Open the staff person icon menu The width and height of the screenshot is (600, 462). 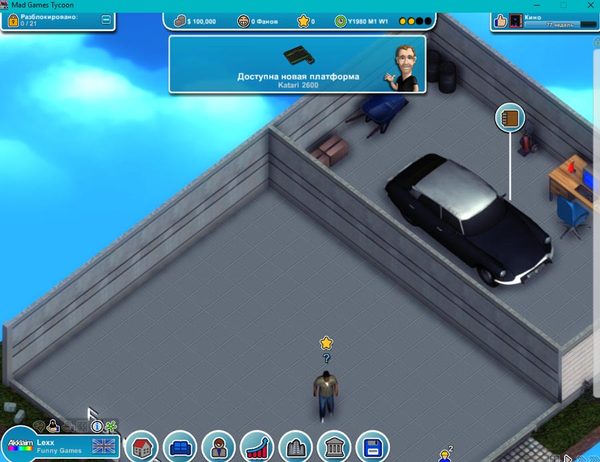coord(218,446)
